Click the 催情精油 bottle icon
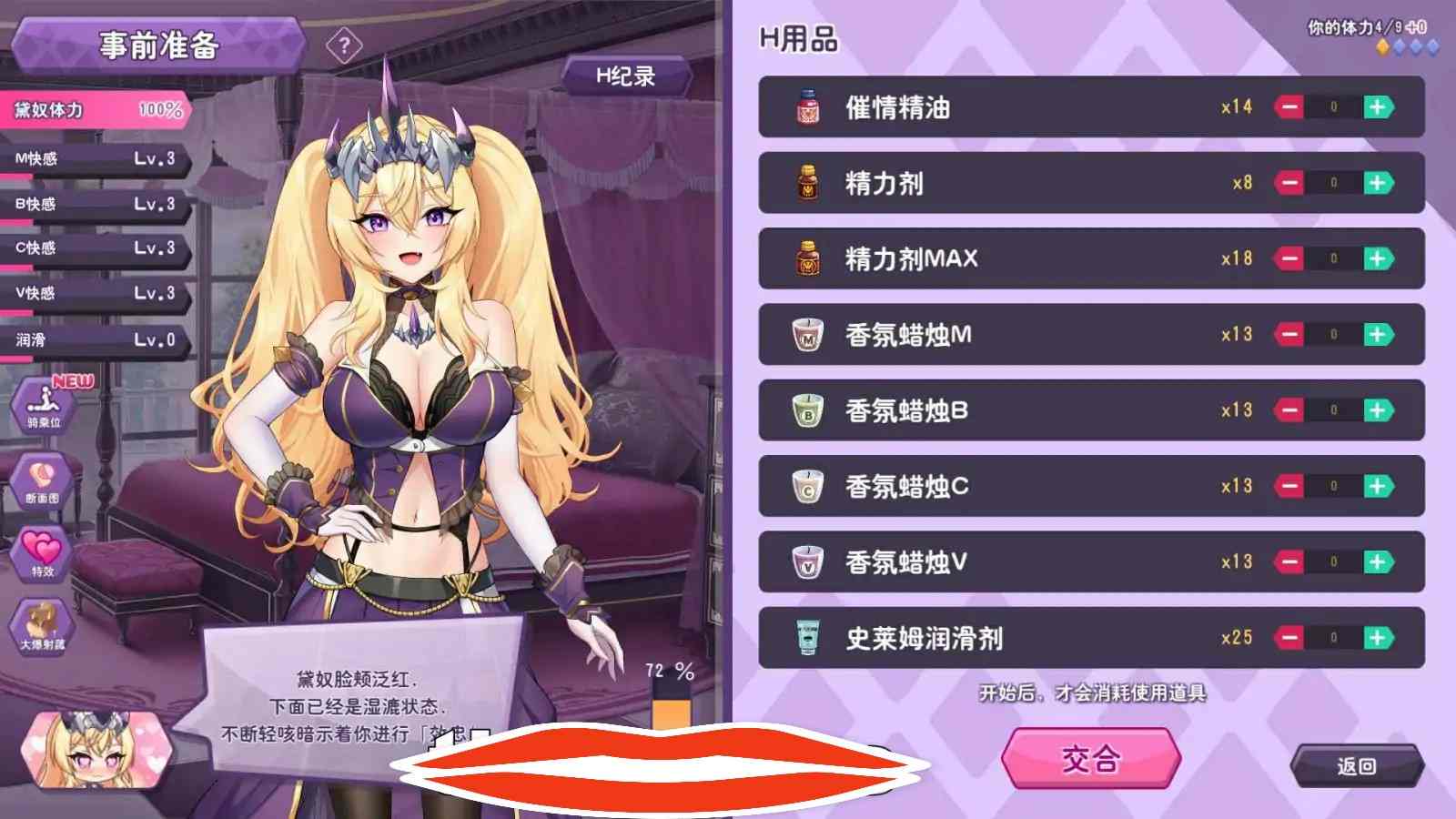This screenshot has height=819, width=1456. (804, 106)
